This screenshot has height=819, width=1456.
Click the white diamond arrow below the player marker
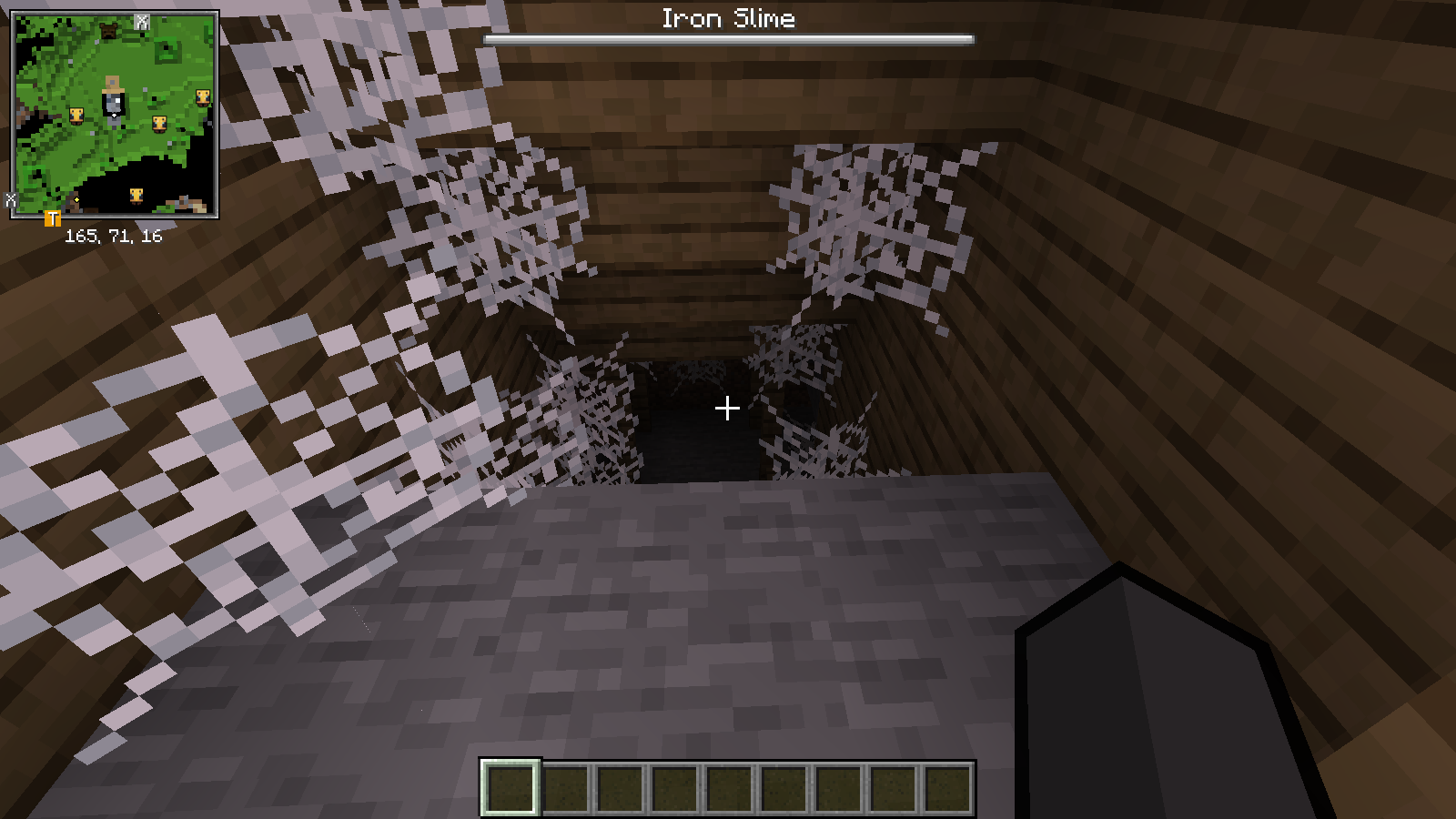pyautogui.click(x=115, y=115)
